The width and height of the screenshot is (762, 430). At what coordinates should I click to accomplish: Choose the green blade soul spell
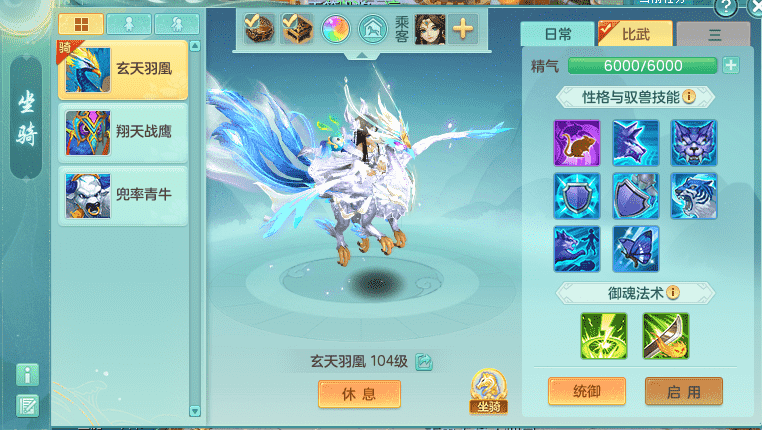point(665,336)
